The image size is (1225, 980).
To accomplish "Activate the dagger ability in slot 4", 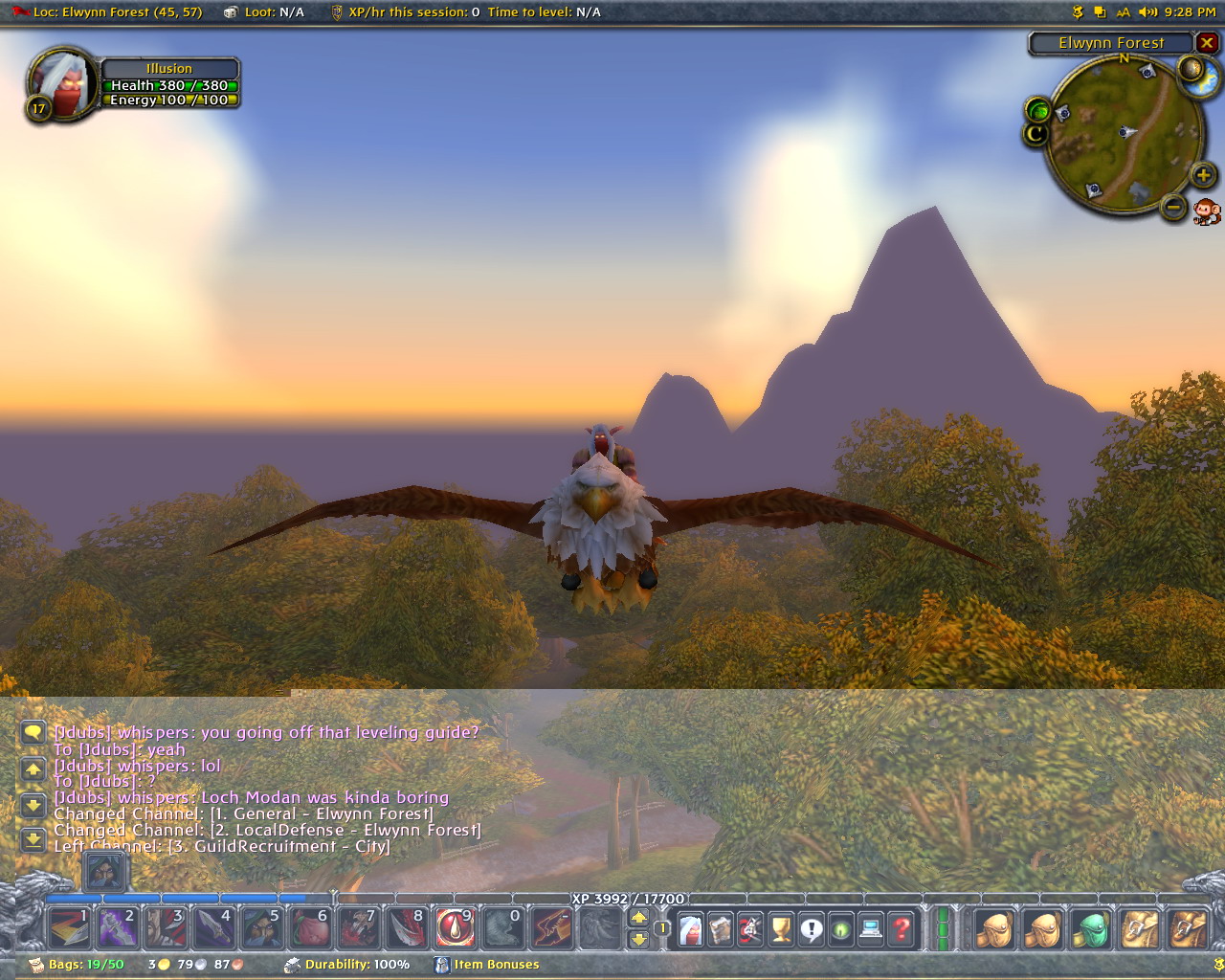I will pyautogui.click(x=213, y=927).
